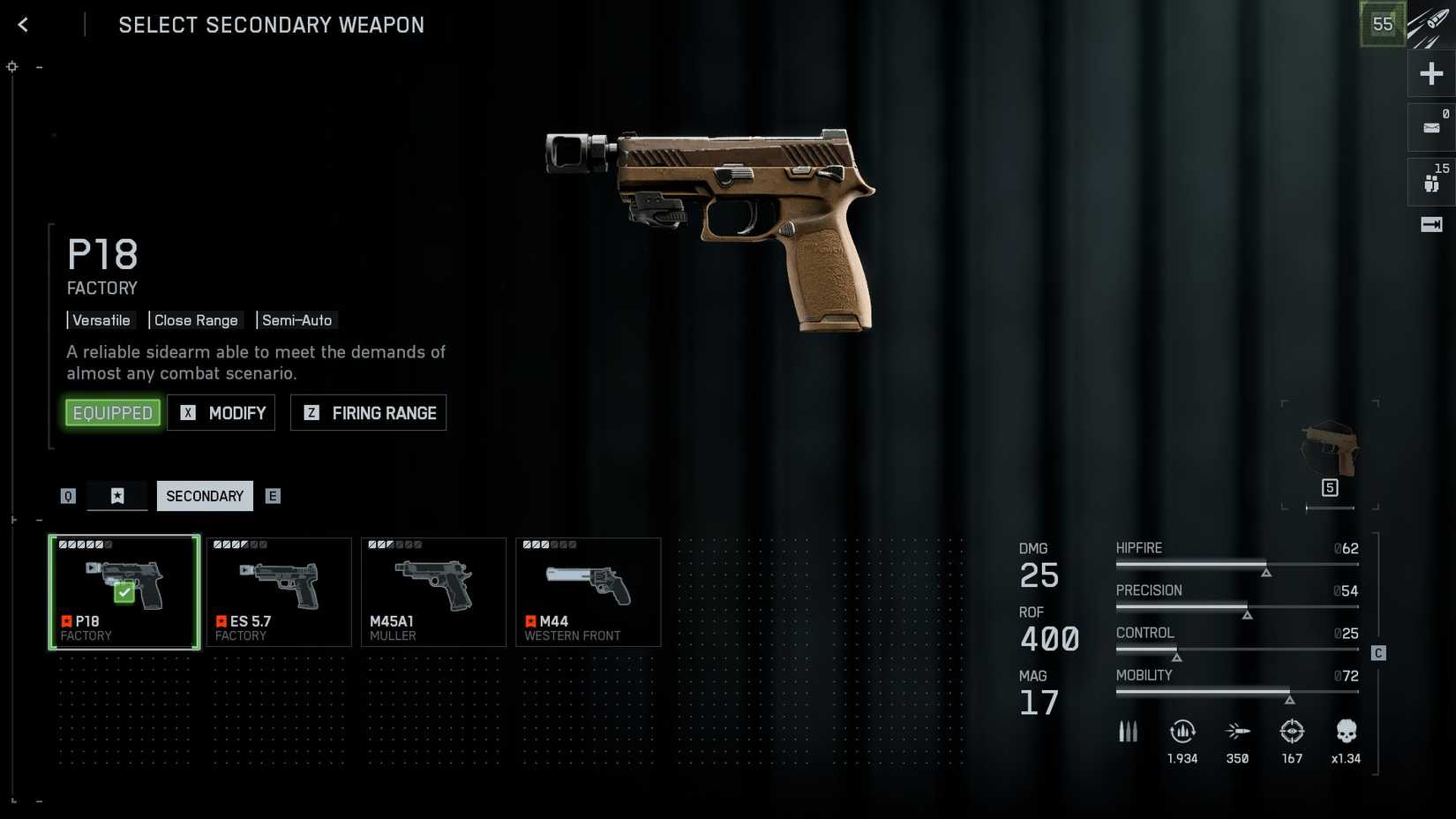Select the M44 Western Front revolver
Viewport: 1456px width, 819px height.
point(588,592)
